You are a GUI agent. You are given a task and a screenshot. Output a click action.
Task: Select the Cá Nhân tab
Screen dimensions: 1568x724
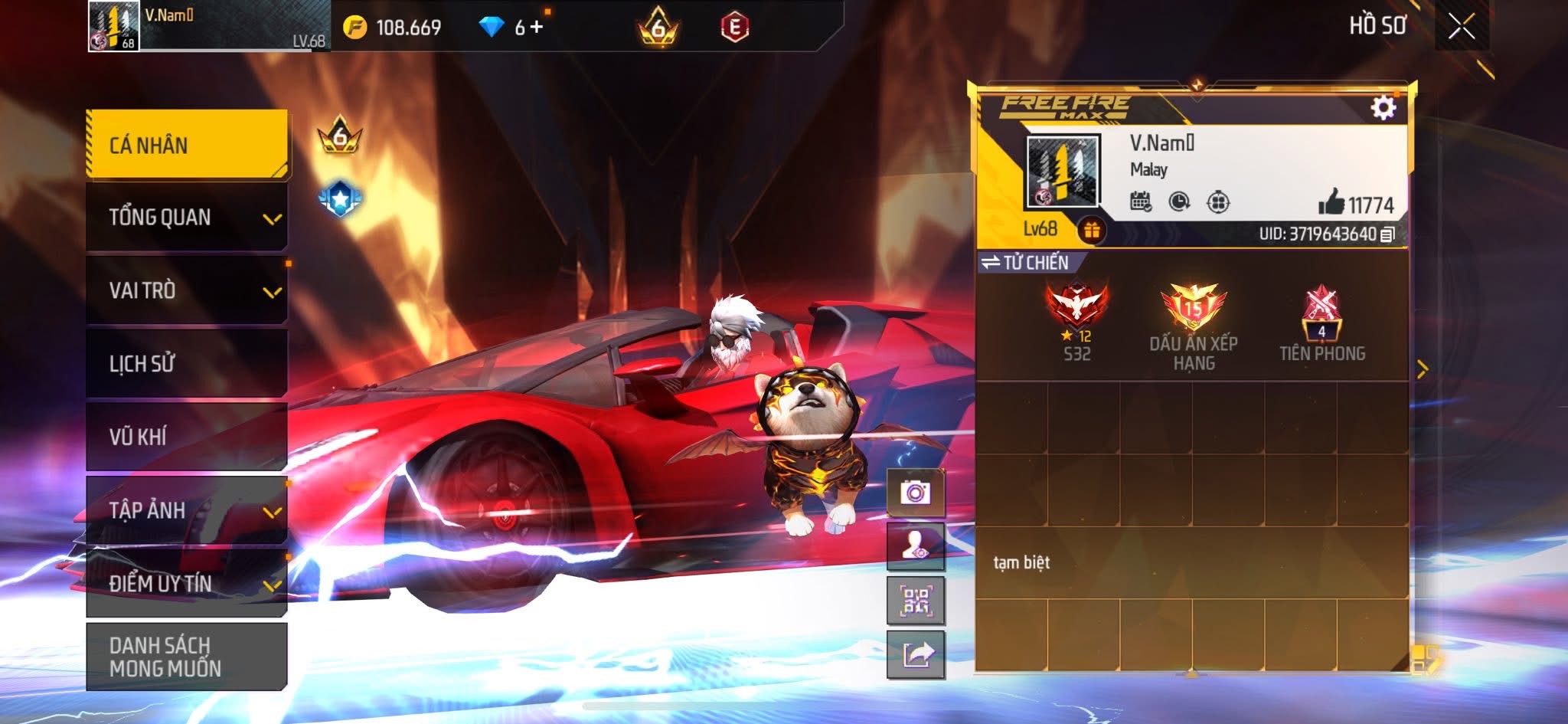point(187,145)
